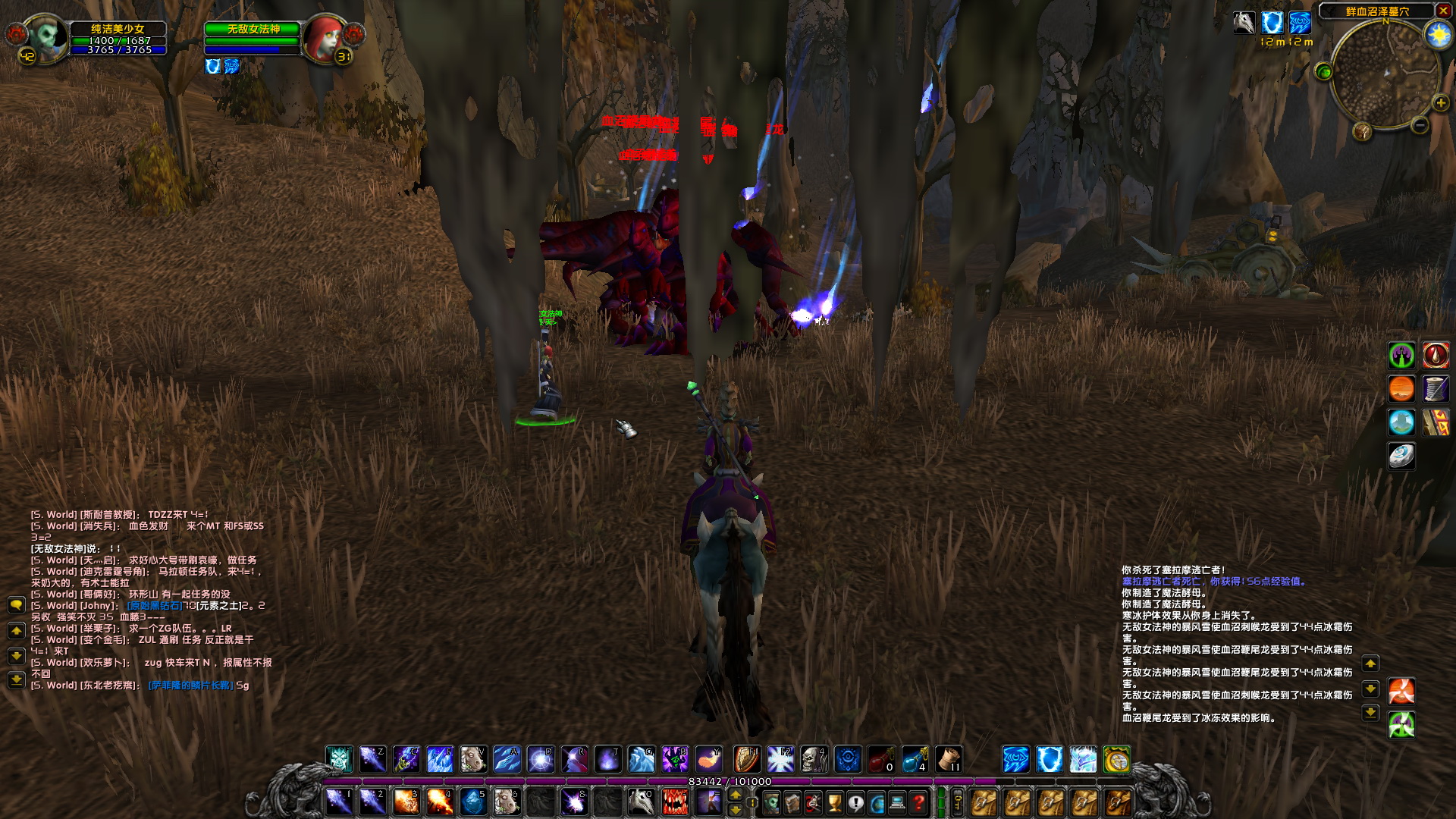The image size is (1456, 819).
Task: Open the keyring with the key icon
Action: point(957,804)
